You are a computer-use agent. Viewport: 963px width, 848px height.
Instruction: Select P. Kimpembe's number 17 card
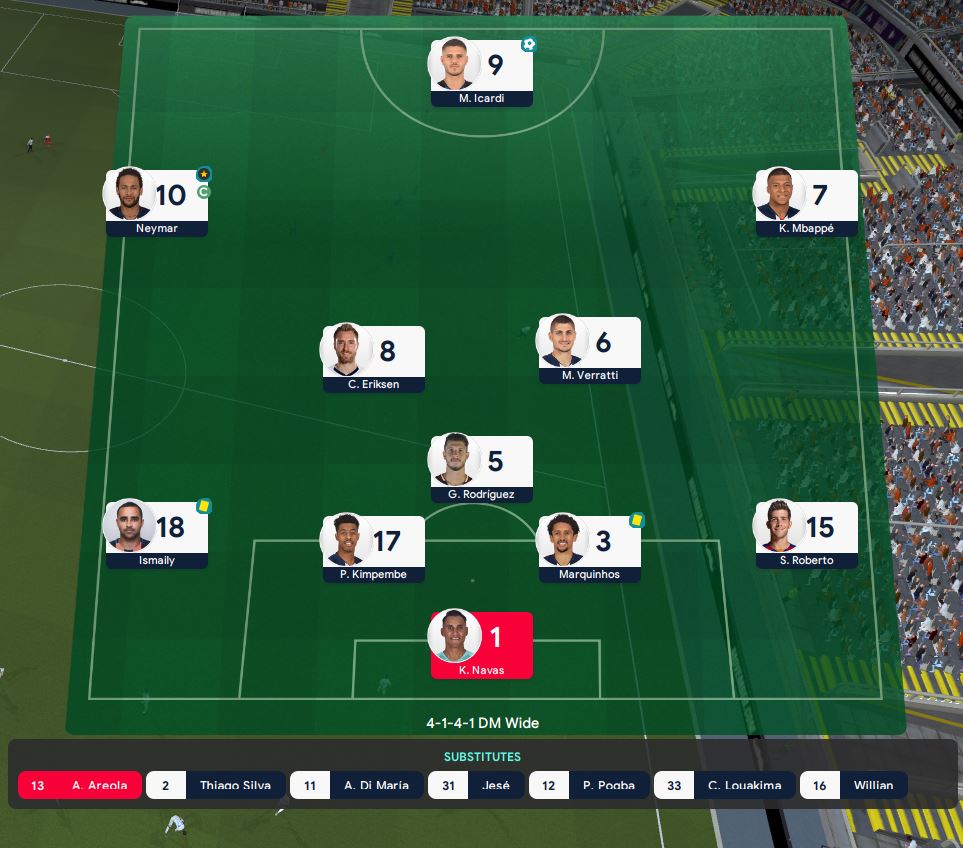pyautogui.click(x=373, y=548)
